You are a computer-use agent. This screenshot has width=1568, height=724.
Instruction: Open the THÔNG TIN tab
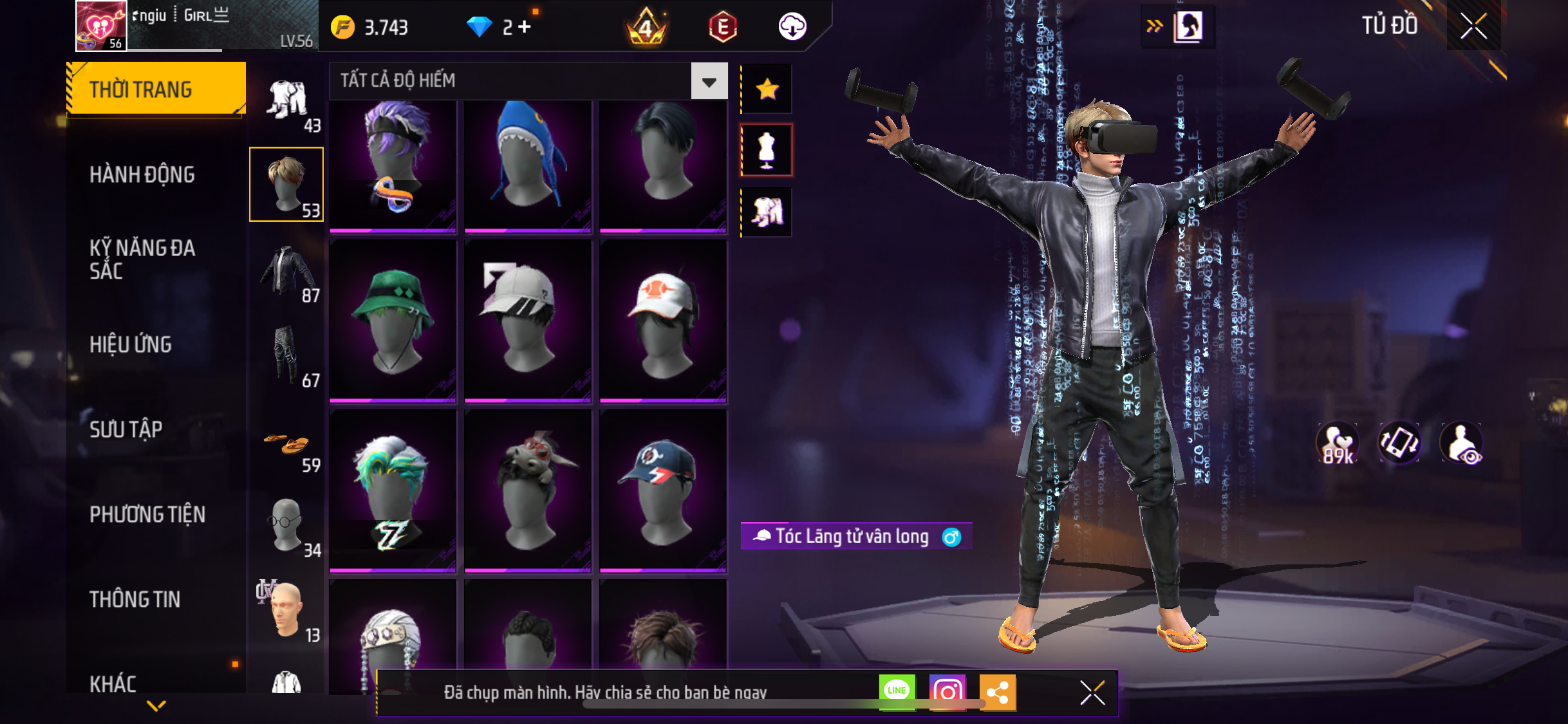click(x=135, y=599)
